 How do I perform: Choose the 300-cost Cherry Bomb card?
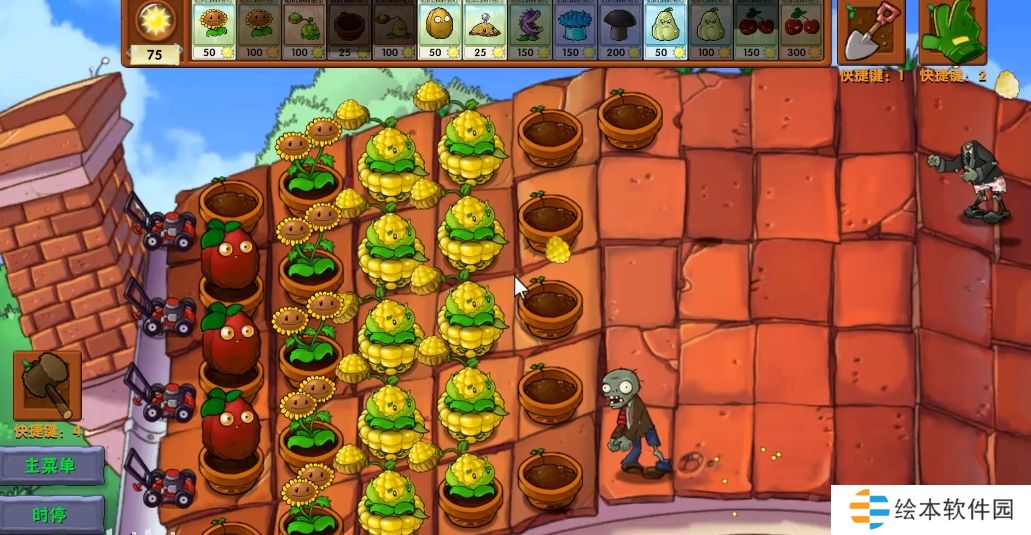coord(801,30)
